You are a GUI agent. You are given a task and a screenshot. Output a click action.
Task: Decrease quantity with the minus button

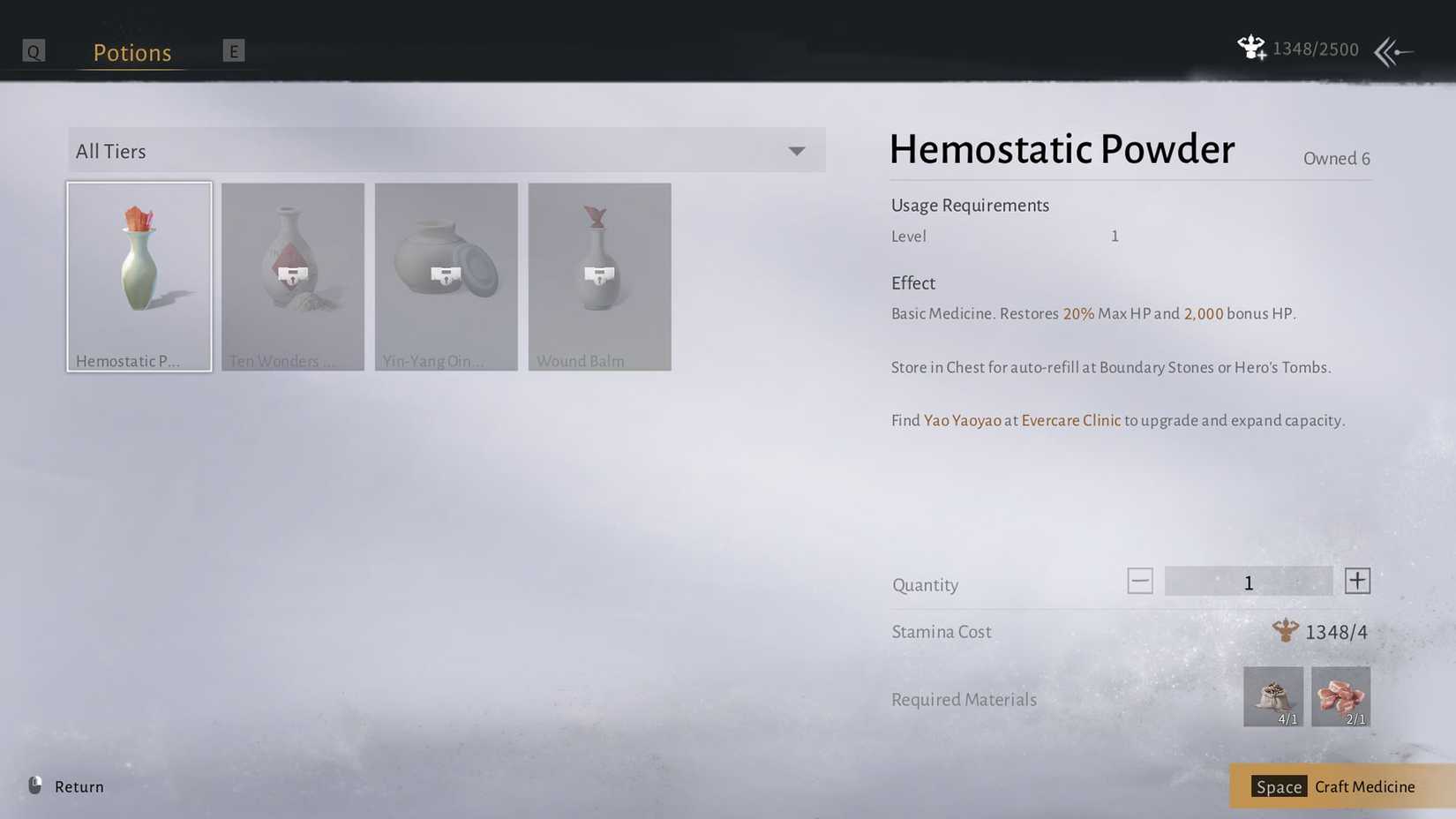1140,581
